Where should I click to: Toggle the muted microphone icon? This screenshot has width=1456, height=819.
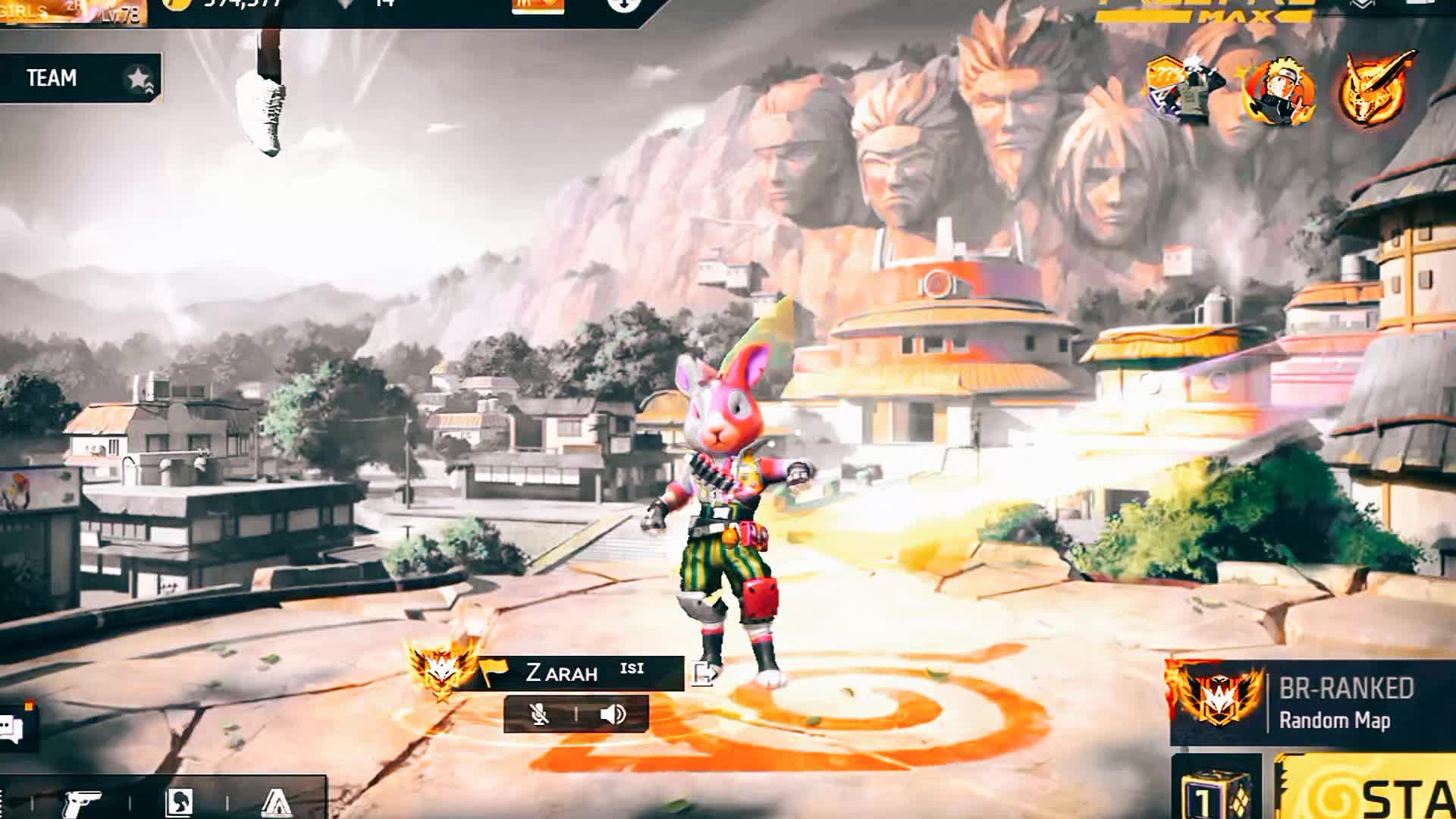pyautogui.click(x=539, y=714)
